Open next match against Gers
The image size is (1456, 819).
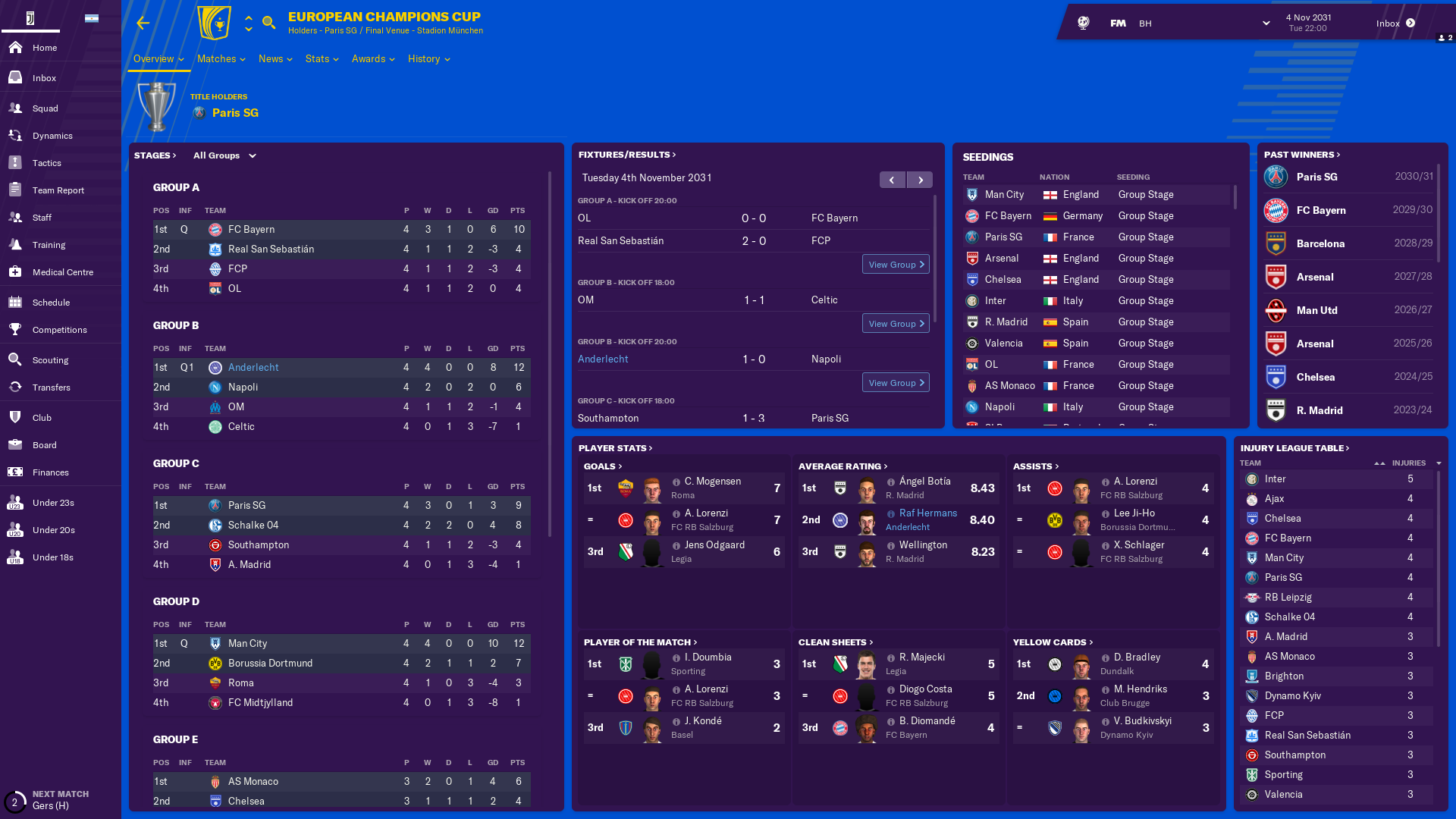coord(50,800)
